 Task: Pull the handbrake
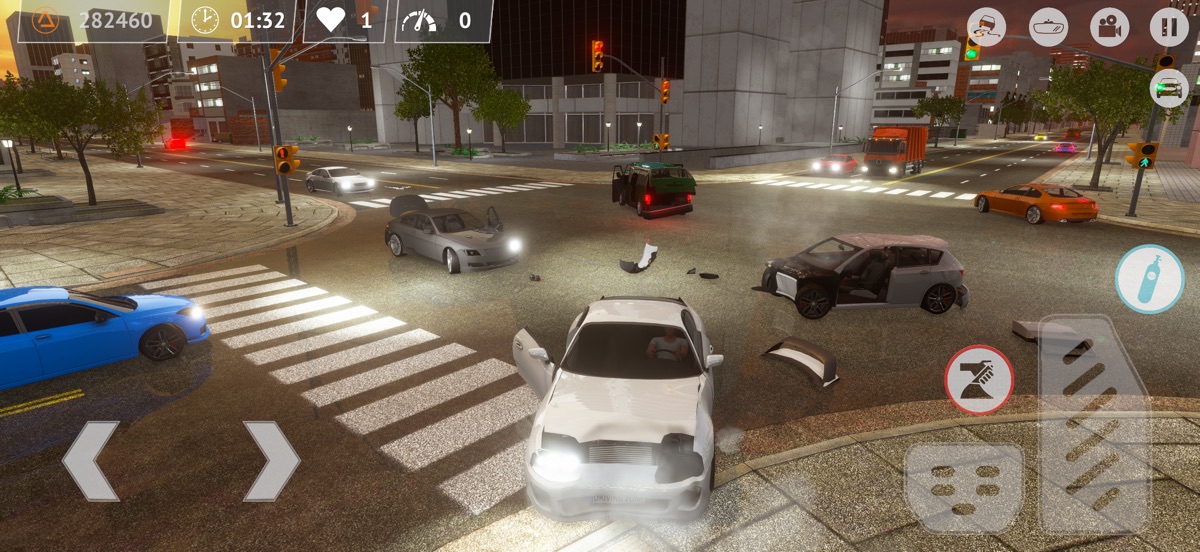[x=979, y=380]
